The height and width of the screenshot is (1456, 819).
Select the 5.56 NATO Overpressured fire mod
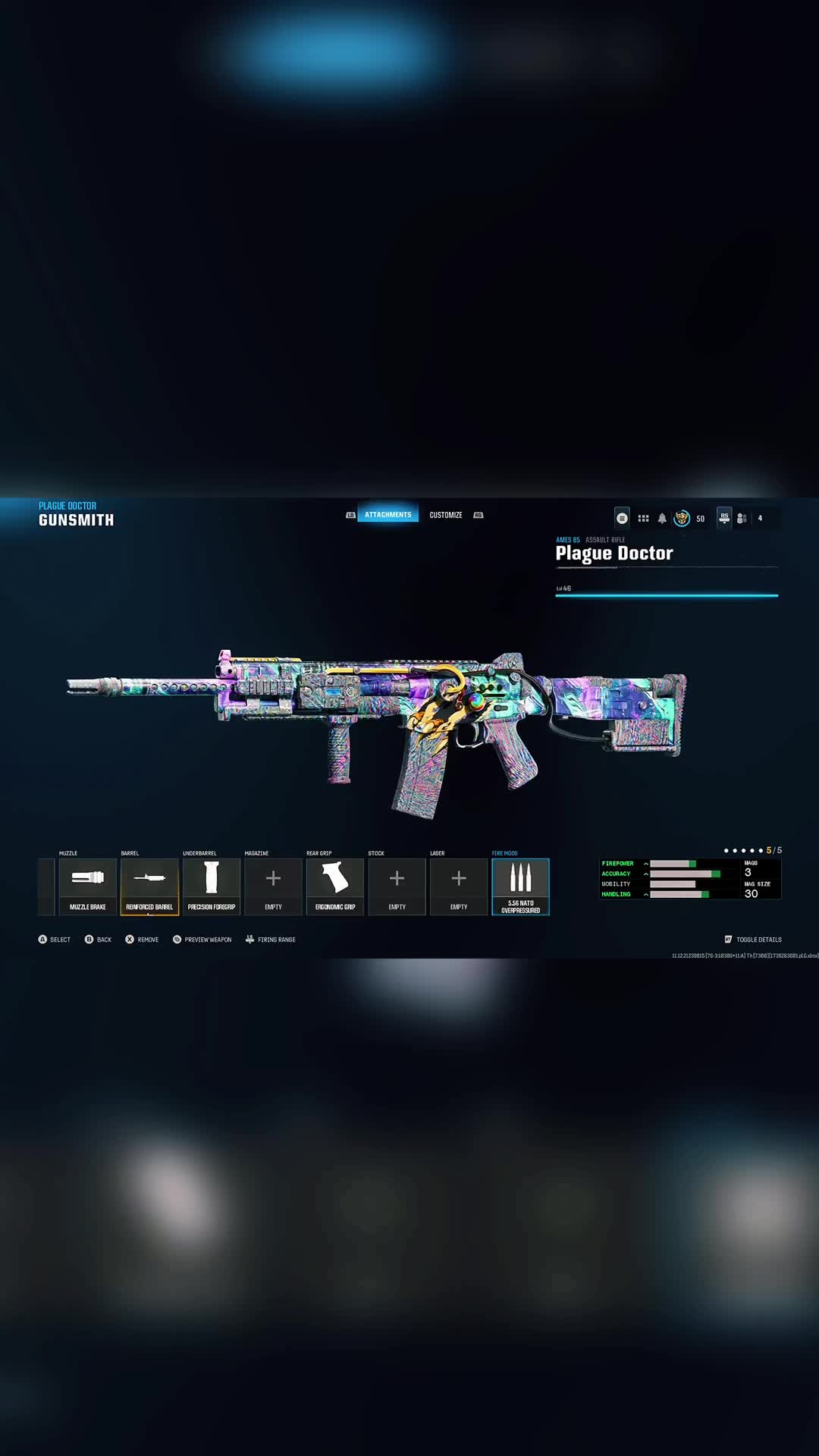point(520,886)
